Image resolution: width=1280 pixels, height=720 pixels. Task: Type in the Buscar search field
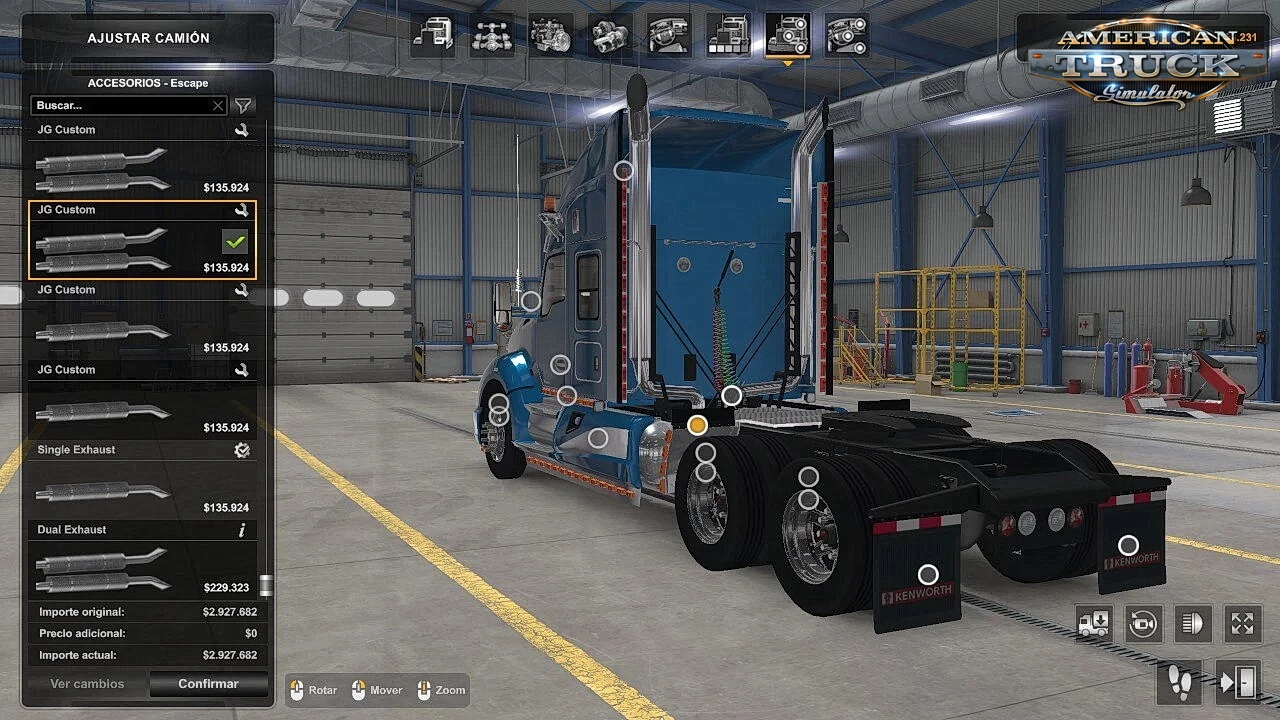point(120,105)
